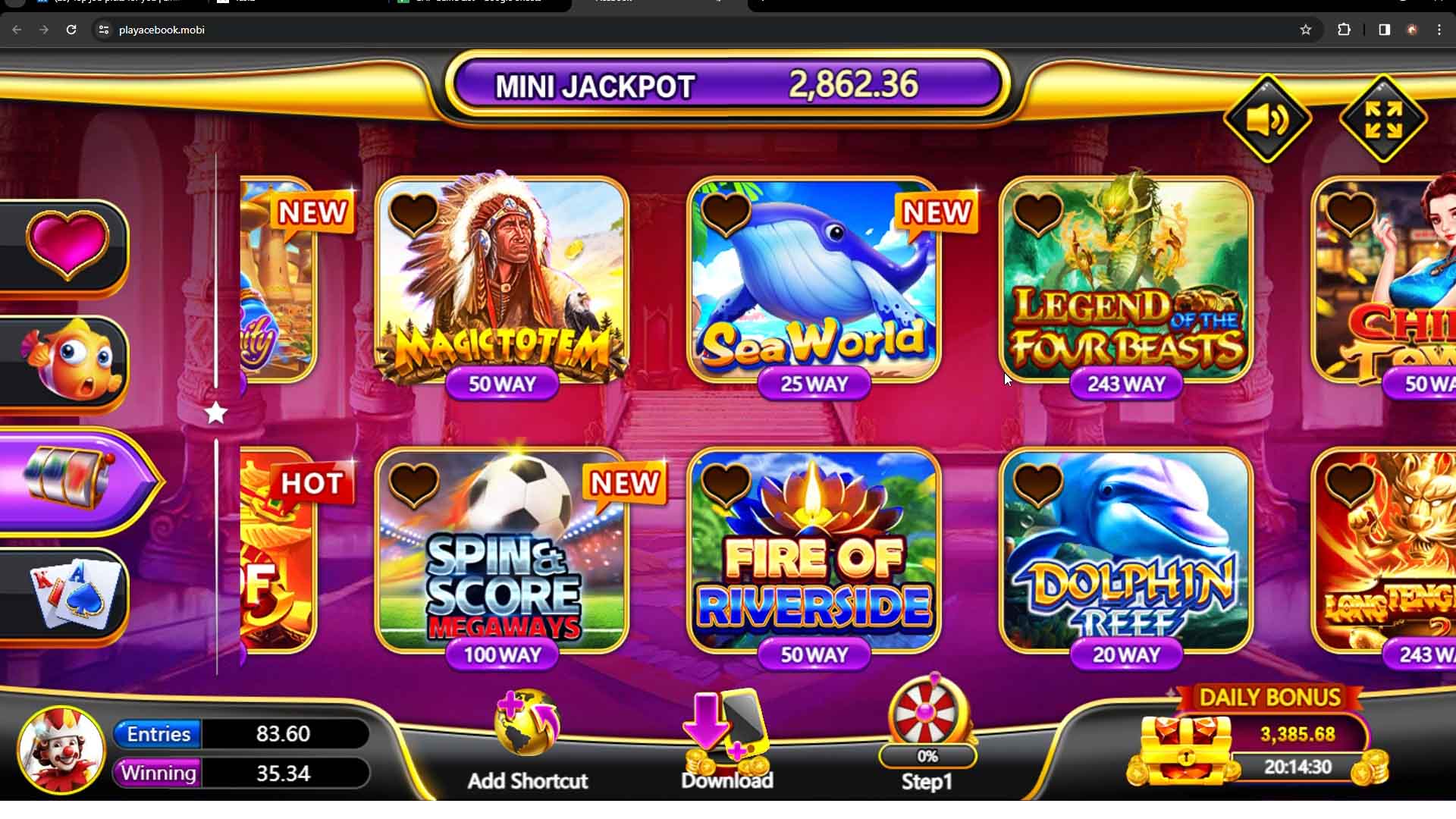Favorite the Sea World game
This screenshot has height=819, width=1456.
(x=726, y=215)
